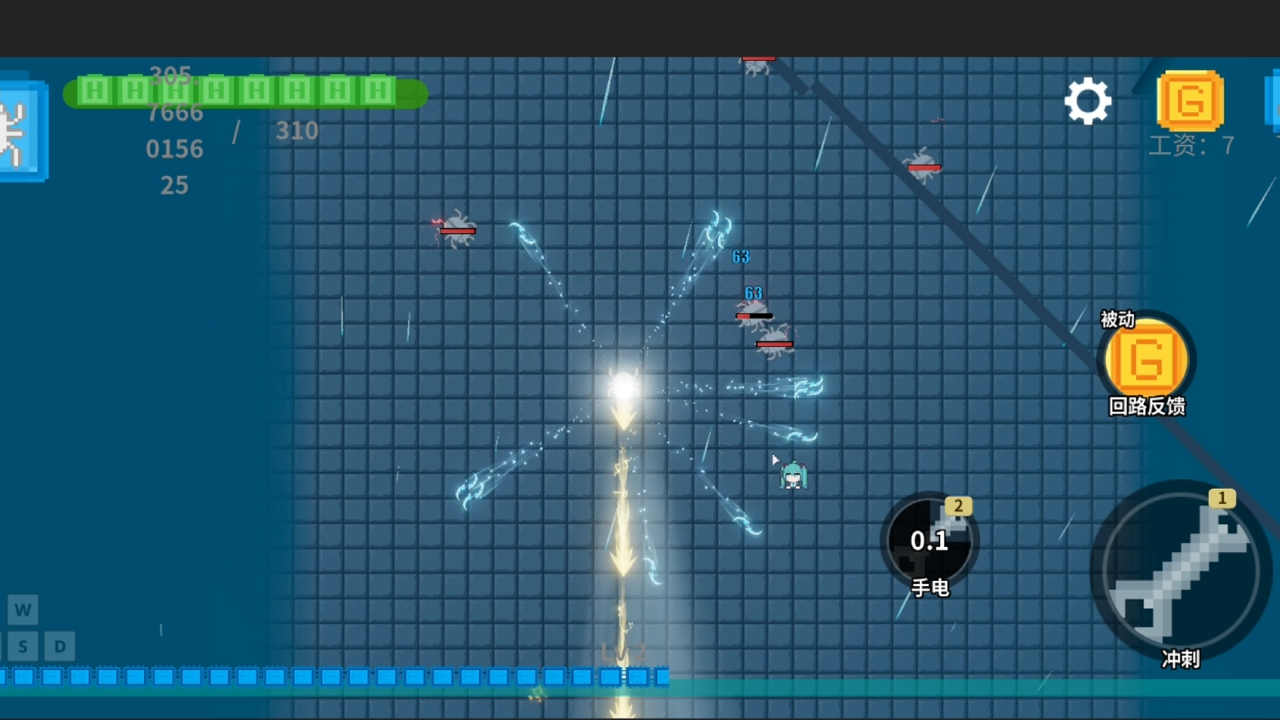Select the 回路反馈 passive skill coin
This screenshot has width=1280, height=720.
[x=1146, y=360]
